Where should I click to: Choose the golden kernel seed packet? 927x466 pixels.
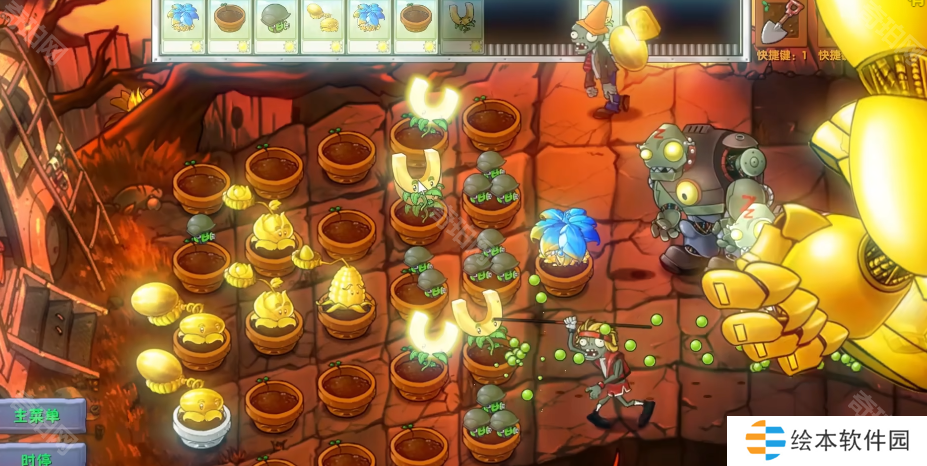coord(324,25)
